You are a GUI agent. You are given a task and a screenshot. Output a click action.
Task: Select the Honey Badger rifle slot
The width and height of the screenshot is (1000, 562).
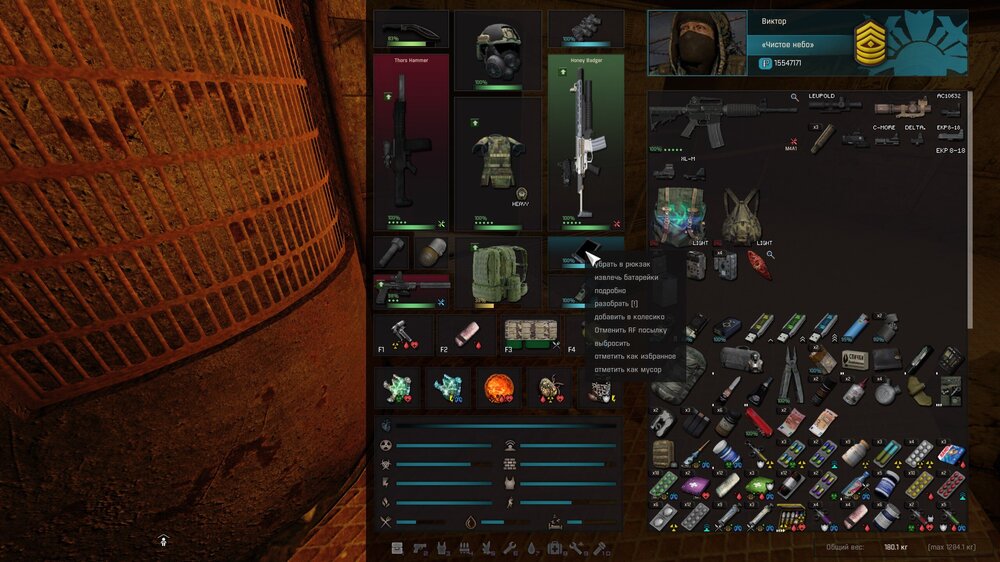tap(585, 142)
